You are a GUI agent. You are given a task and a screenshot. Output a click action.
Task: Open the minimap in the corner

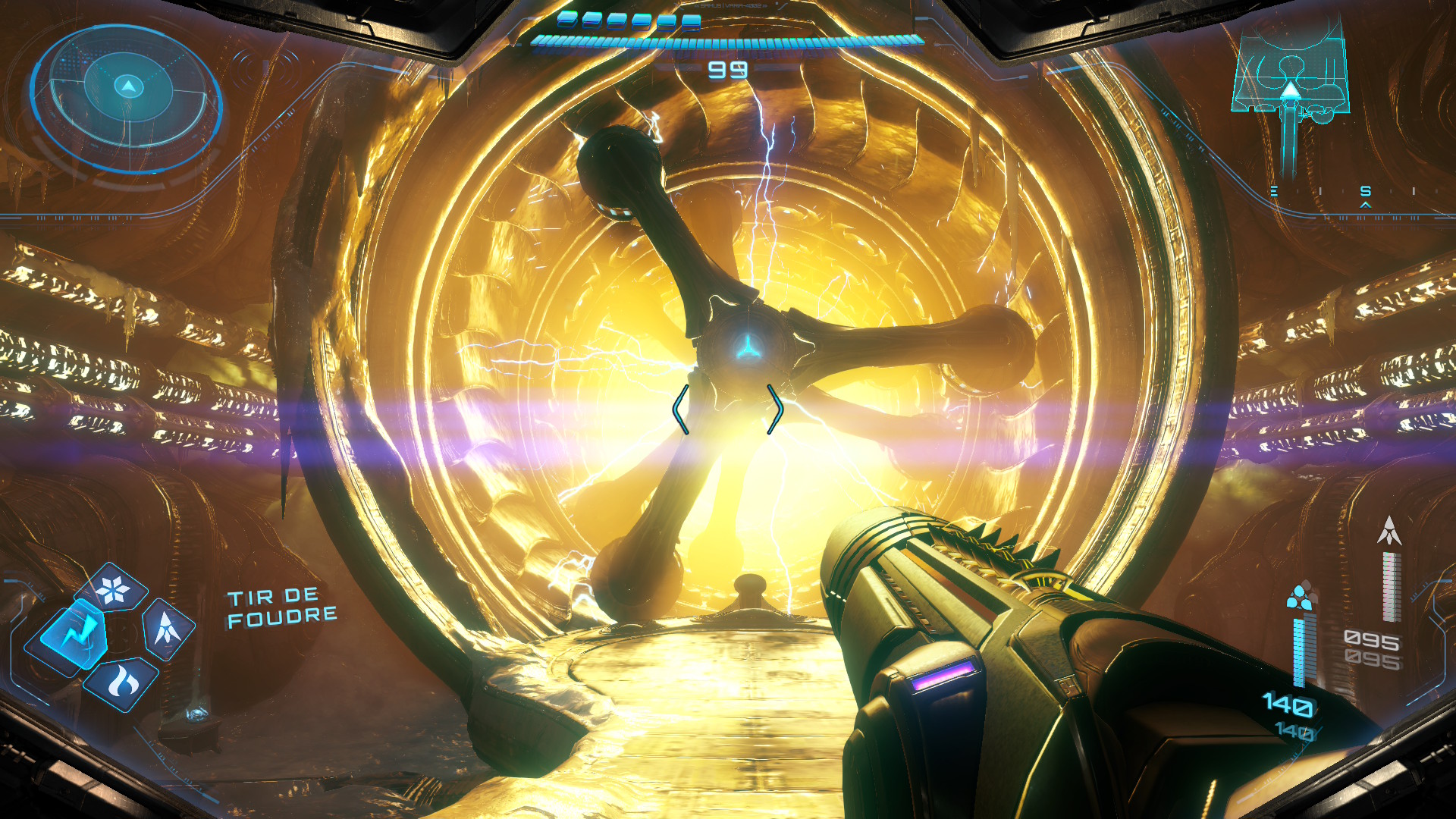[x=1291, y=83]
